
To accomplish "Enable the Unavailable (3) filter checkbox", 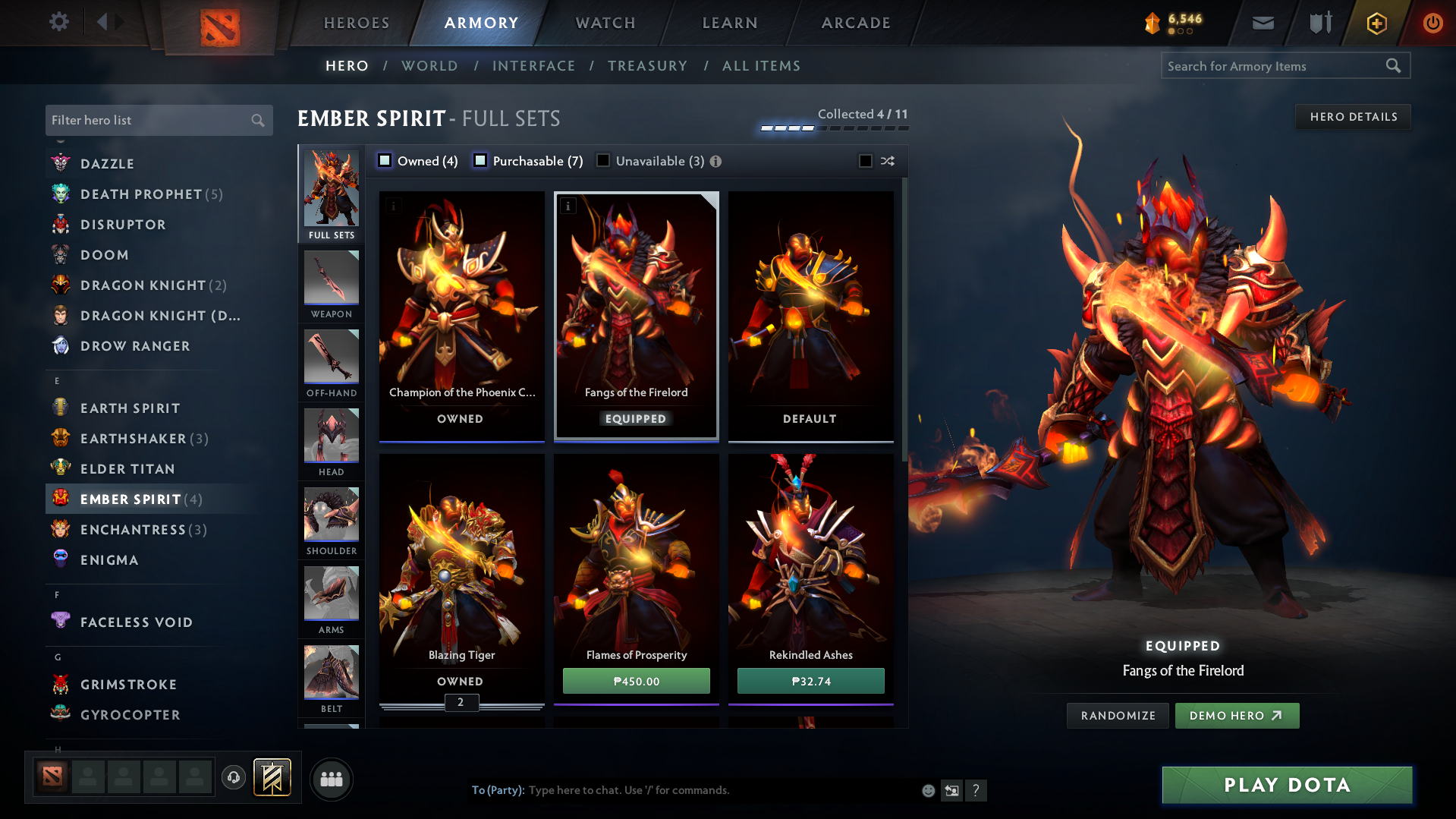I will 603,160.
